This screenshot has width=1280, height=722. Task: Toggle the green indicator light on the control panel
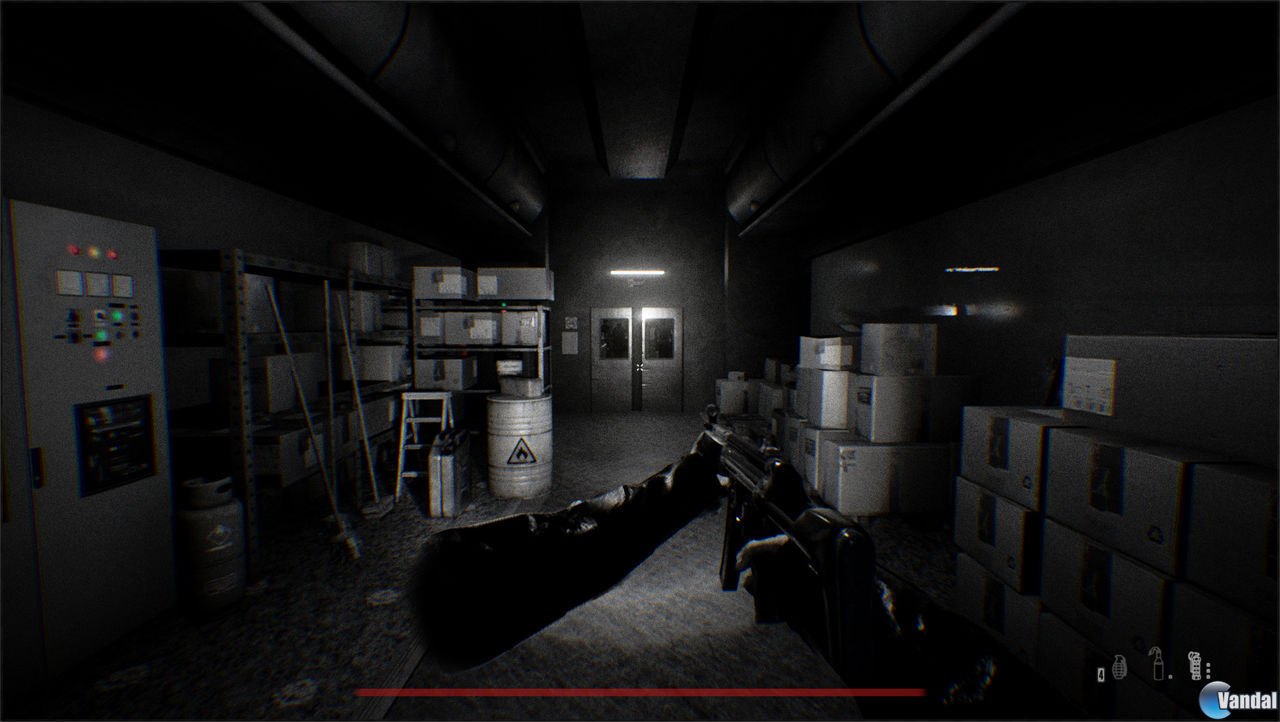point(118,313)
